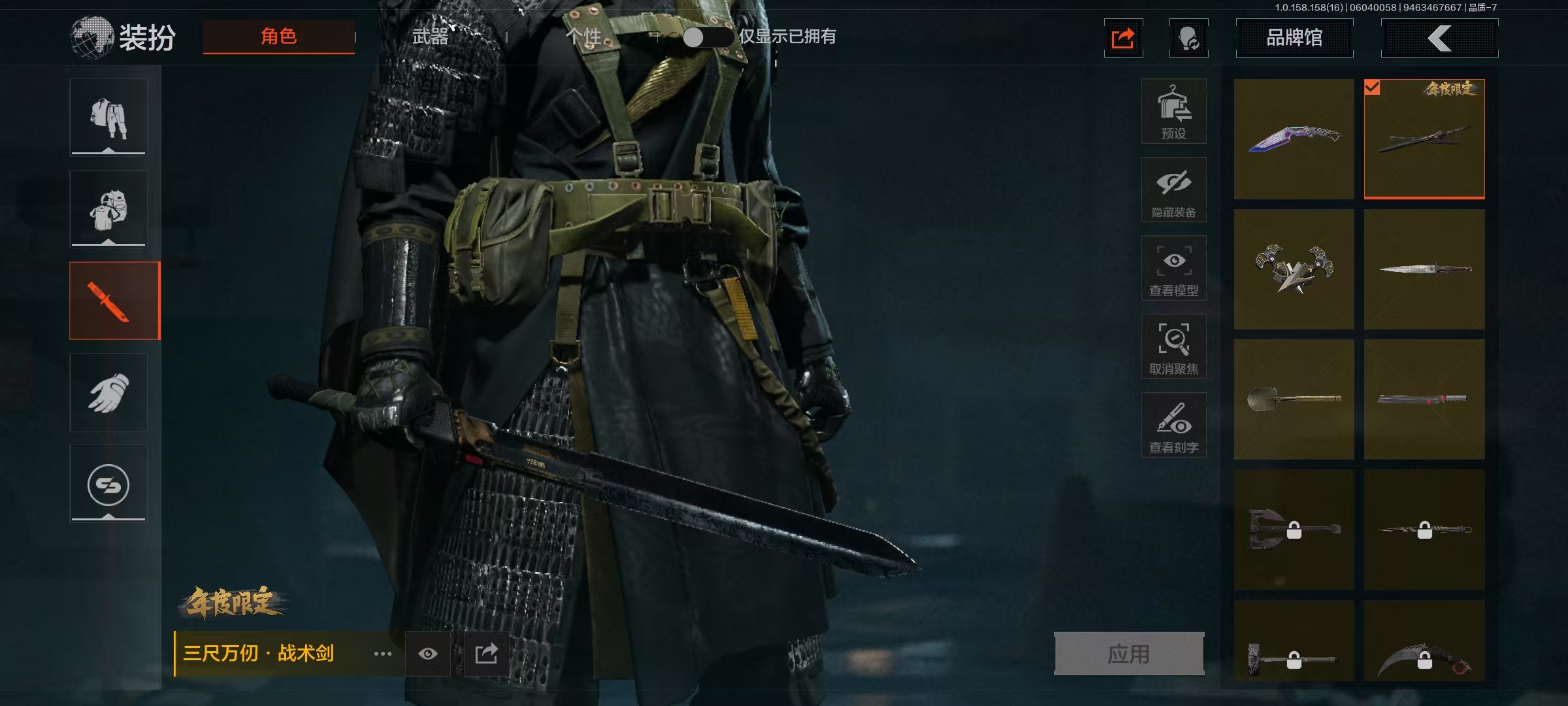Open the 武器 tab
Screen dimensions: 1568x706
431,37
